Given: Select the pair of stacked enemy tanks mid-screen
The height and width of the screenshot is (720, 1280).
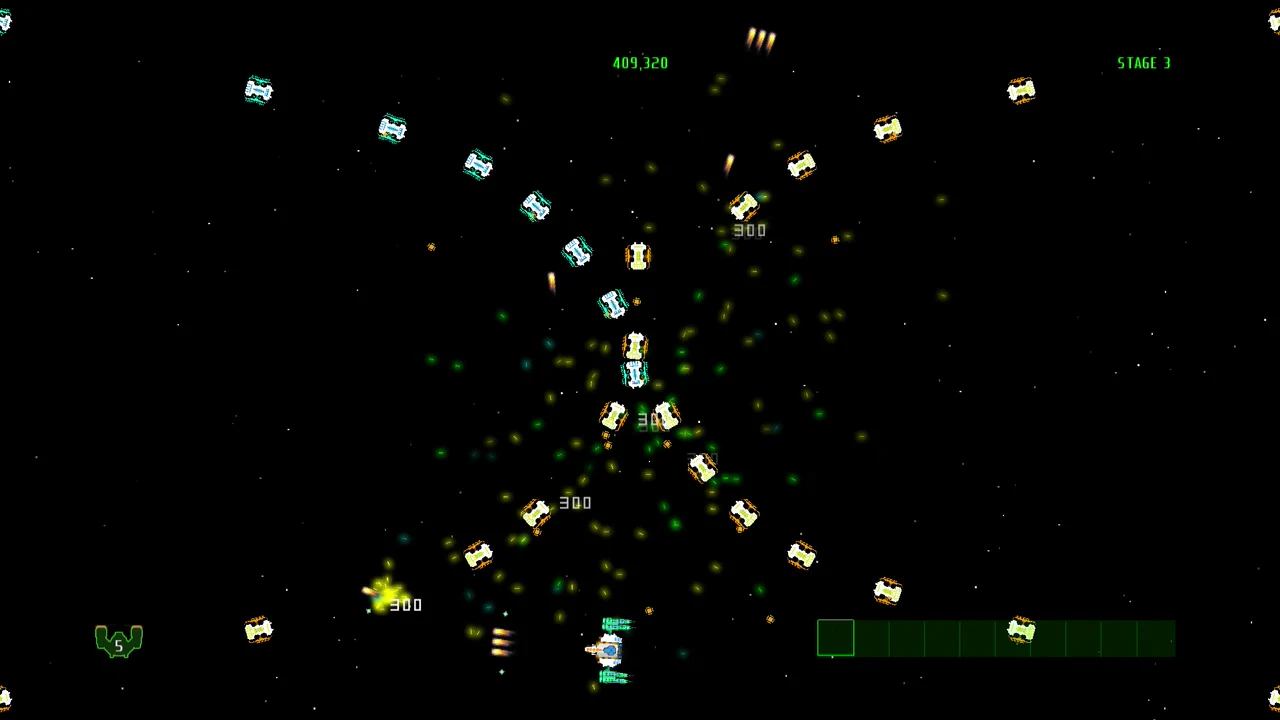Looking at the screenshot, I should point(635,360).
